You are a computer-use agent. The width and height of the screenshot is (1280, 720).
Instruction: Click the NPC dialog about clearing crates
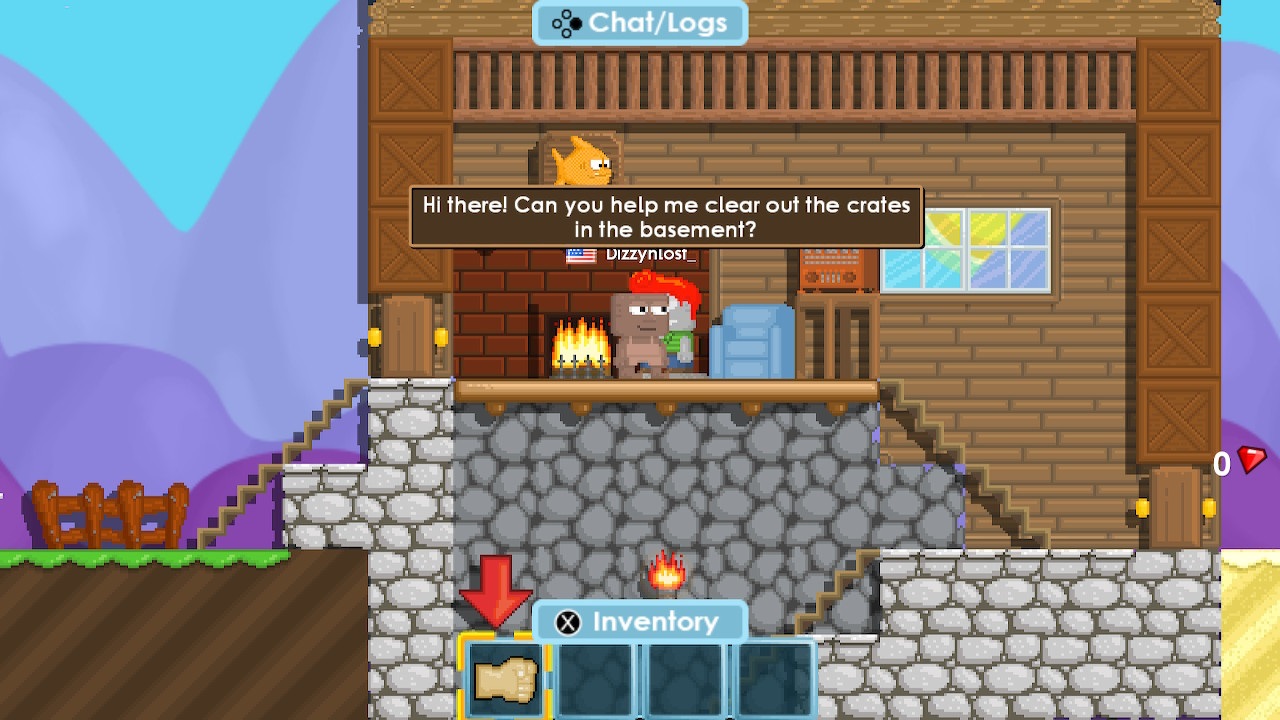click(x=665, y=218)
